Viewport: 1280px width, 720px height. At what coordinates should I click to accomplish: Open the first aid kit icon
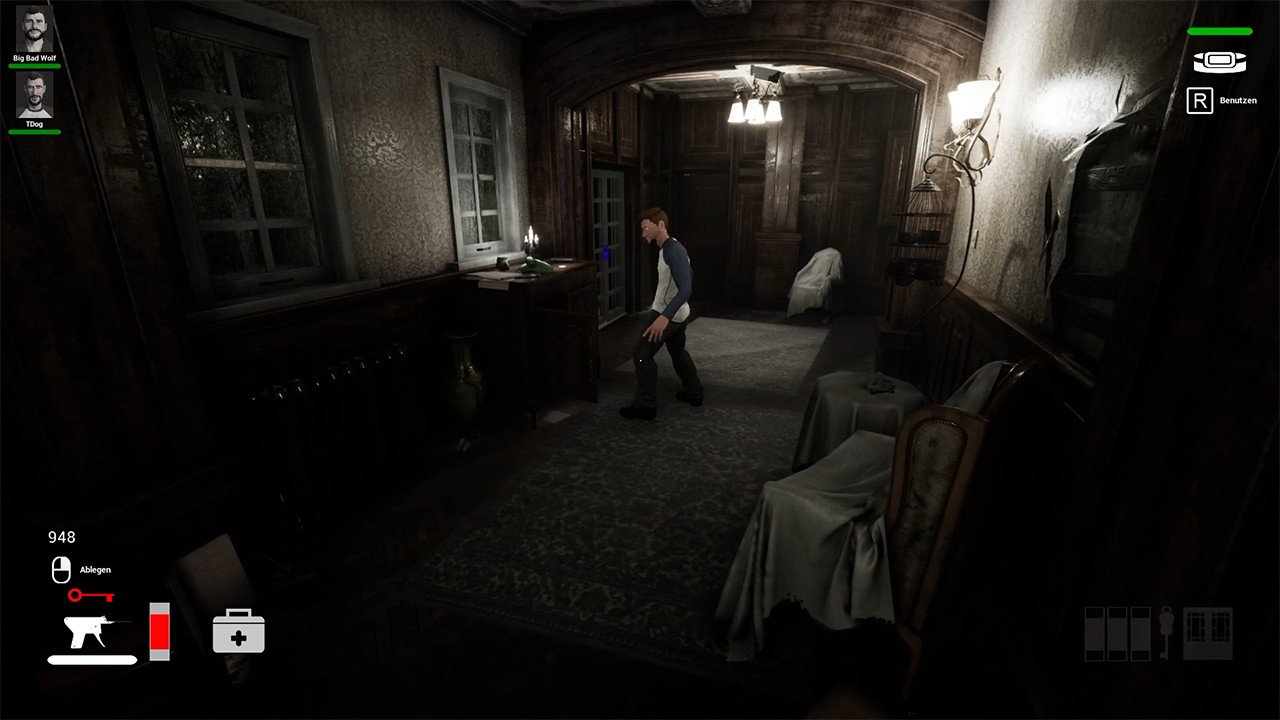pos(240,632)
